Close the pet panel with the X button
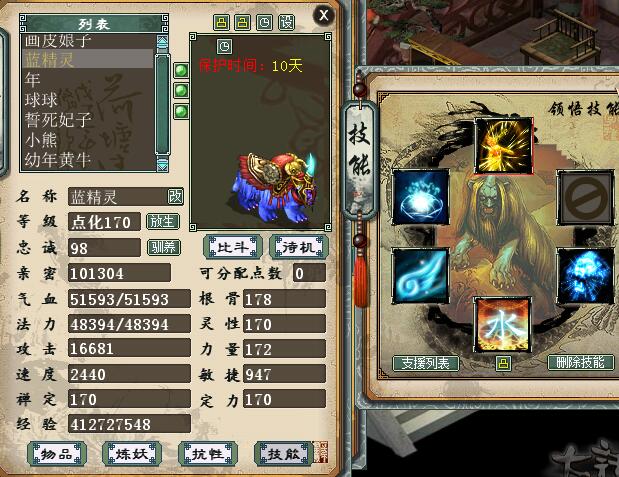The height and width of the screenshot is (477, 619). (x=322, y=15)
